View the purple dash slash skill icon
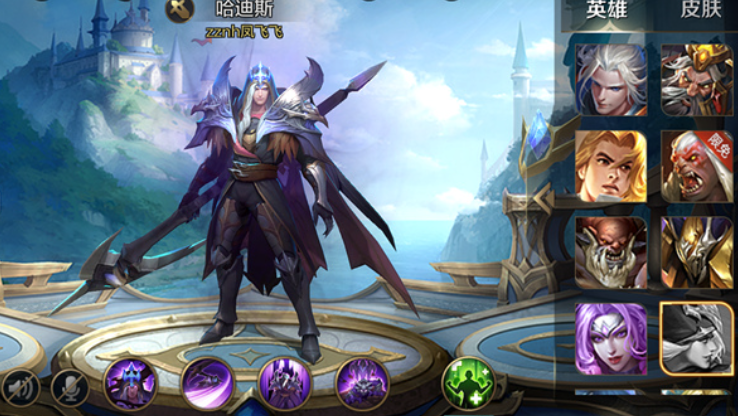 tap(208, 384)
